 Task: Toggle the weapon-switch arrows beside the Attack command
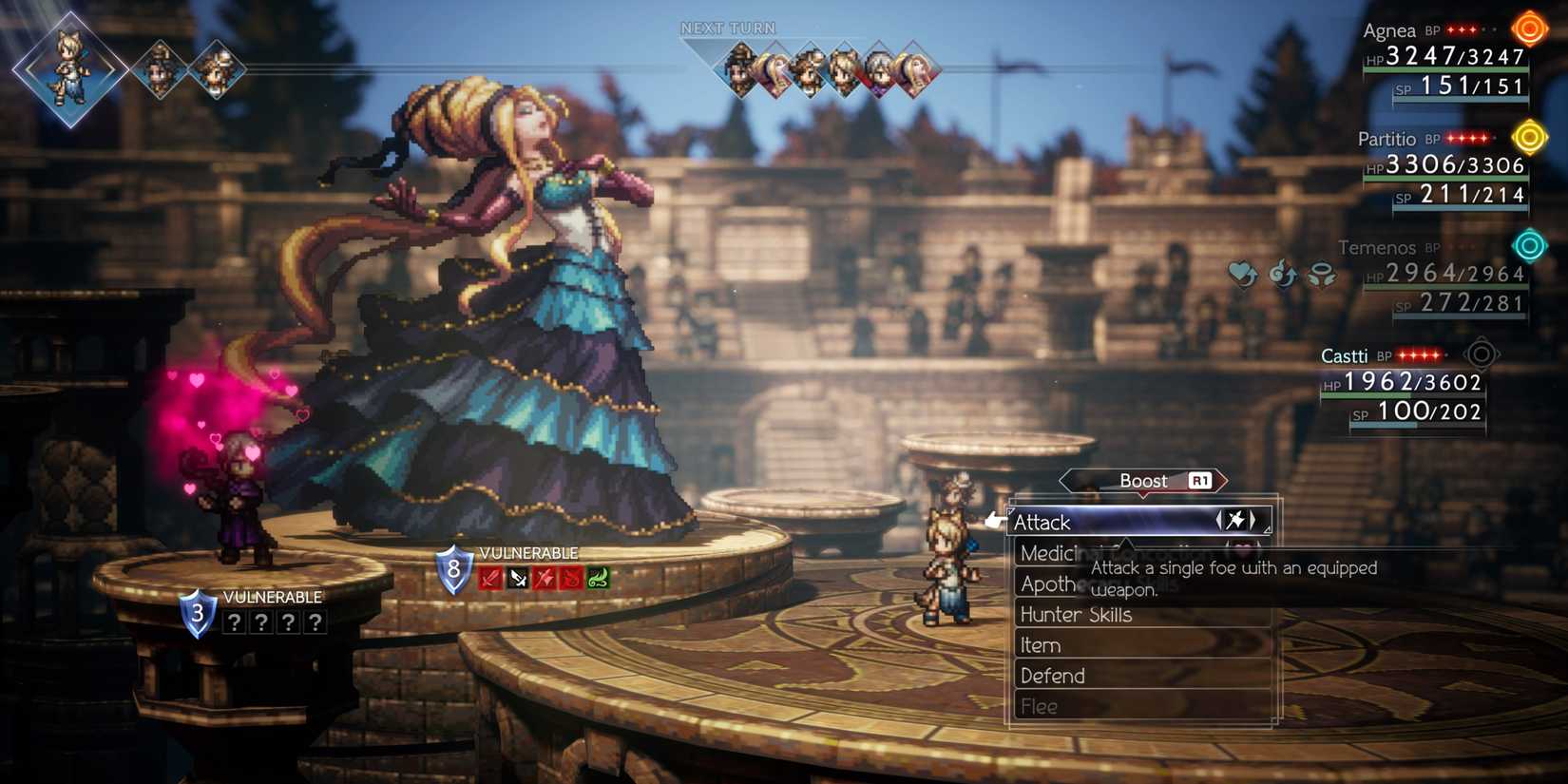(1237, 521)
